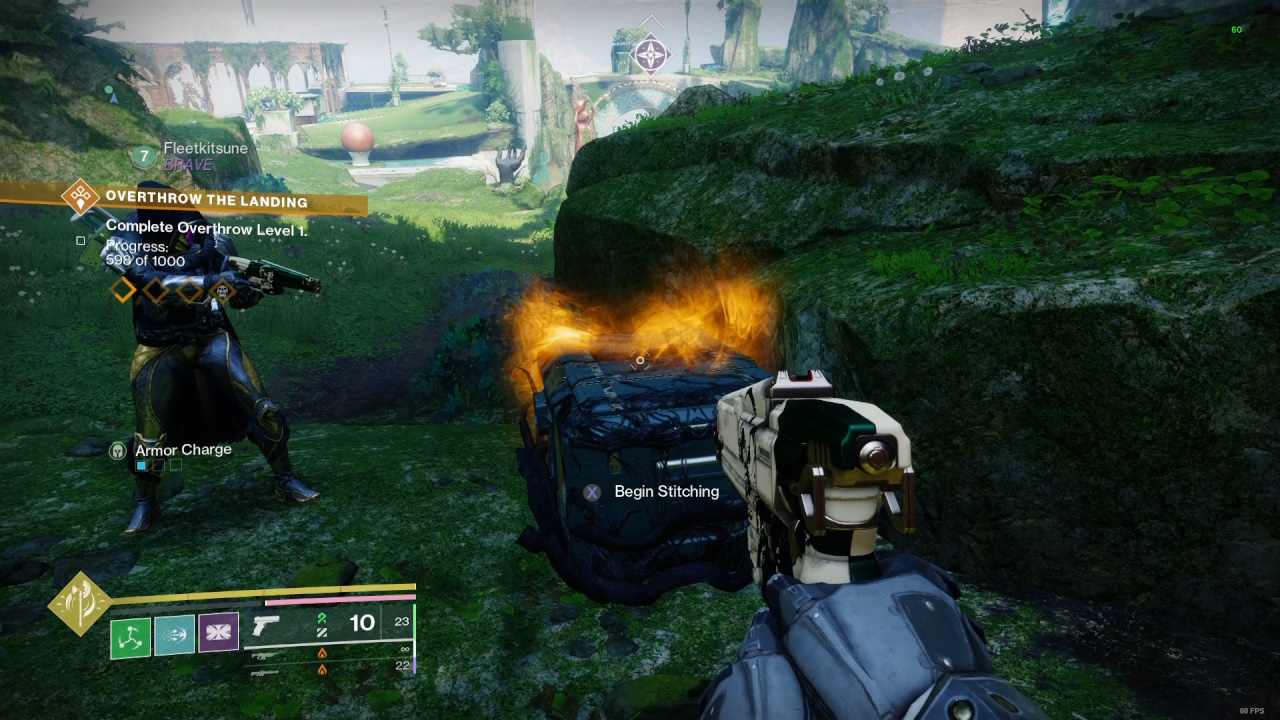Open the Overthrow the Landing objective banner
1280x720 pixels.
coord(206,201)
